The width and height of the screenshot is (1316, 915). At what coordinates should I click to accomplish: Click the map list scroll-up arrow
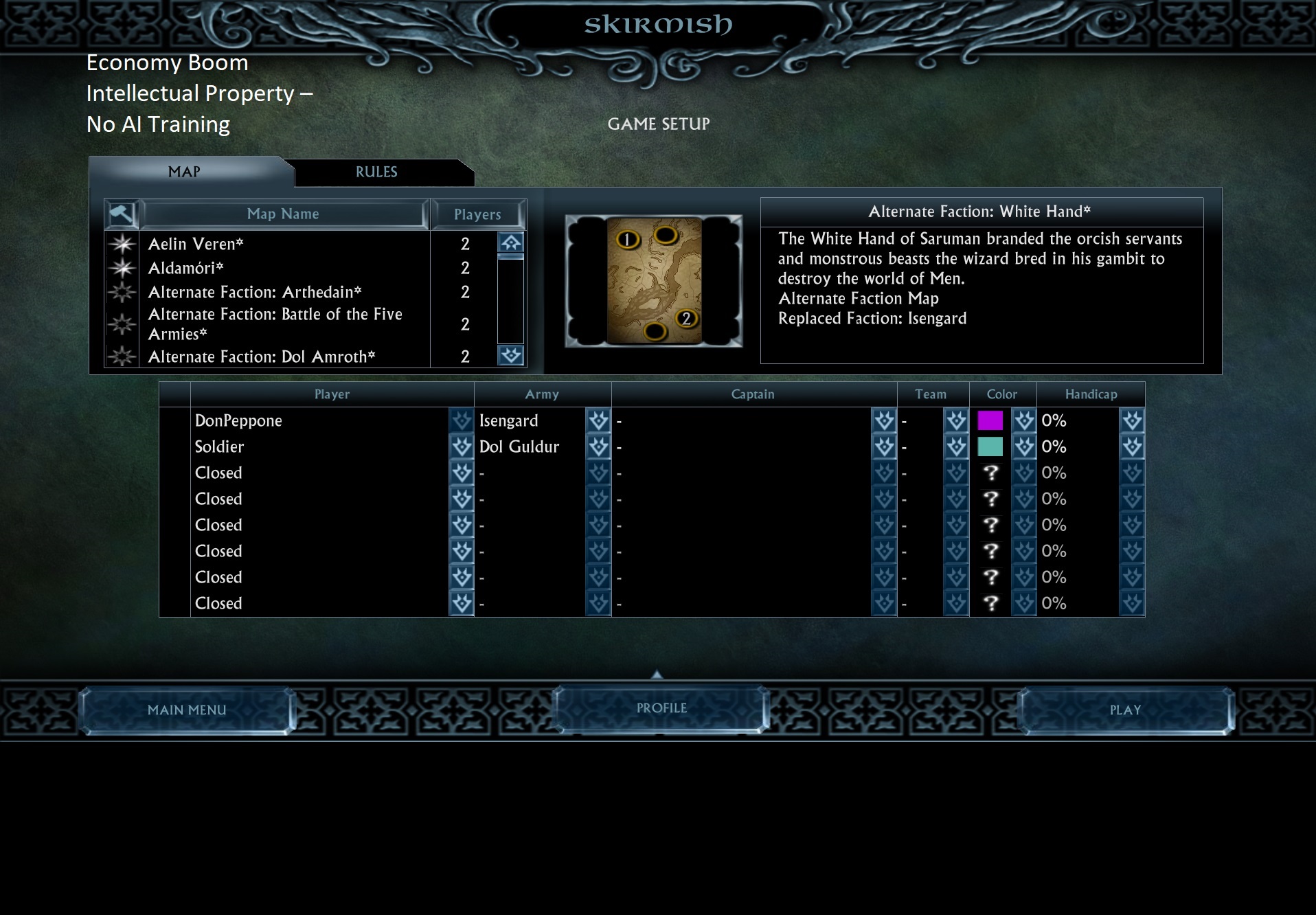coord(510,242)
